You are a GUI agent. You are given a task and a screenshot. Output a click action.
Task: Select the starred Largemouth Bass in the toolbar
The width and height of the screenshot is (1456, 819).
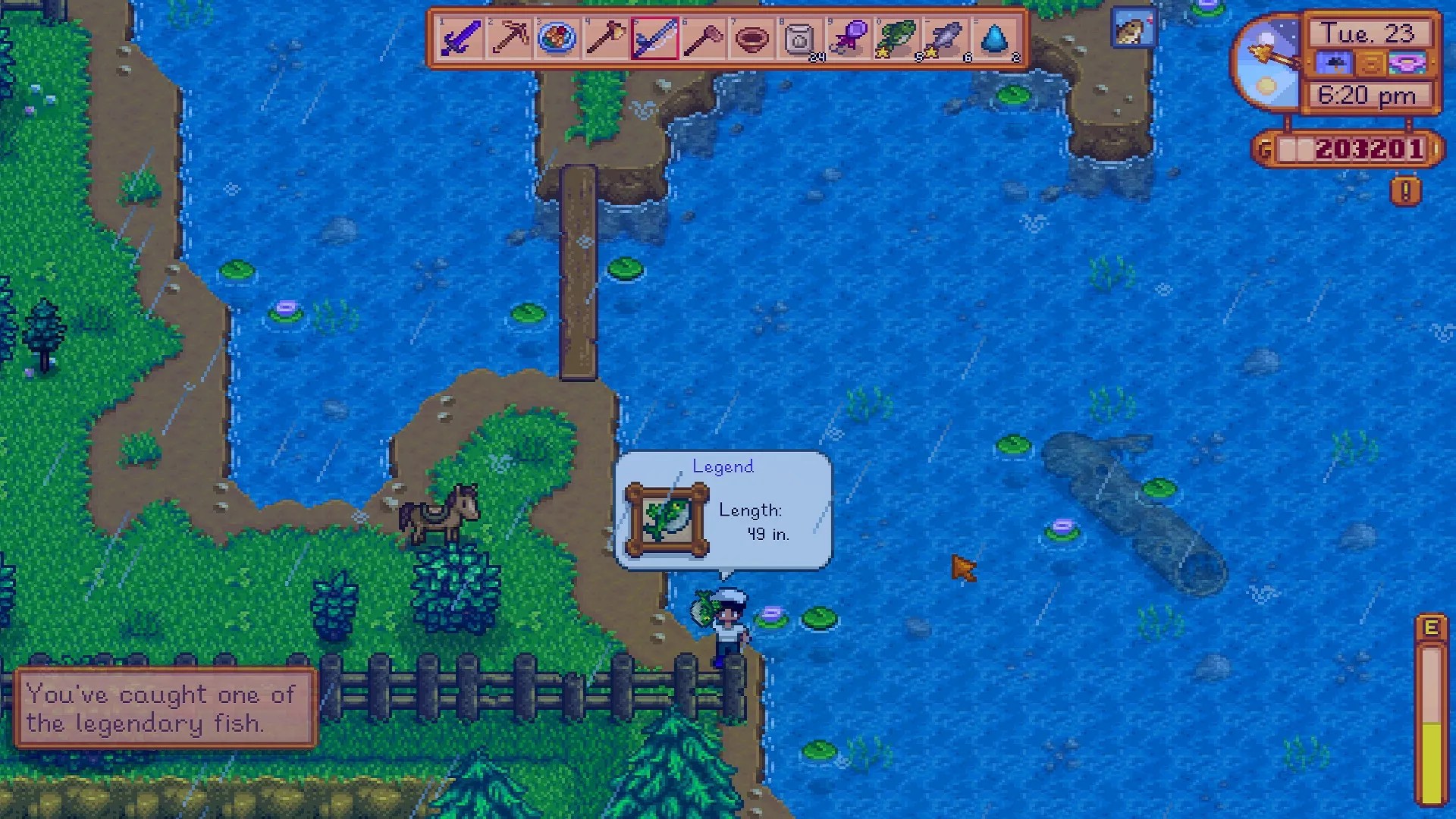click(897, 38)
